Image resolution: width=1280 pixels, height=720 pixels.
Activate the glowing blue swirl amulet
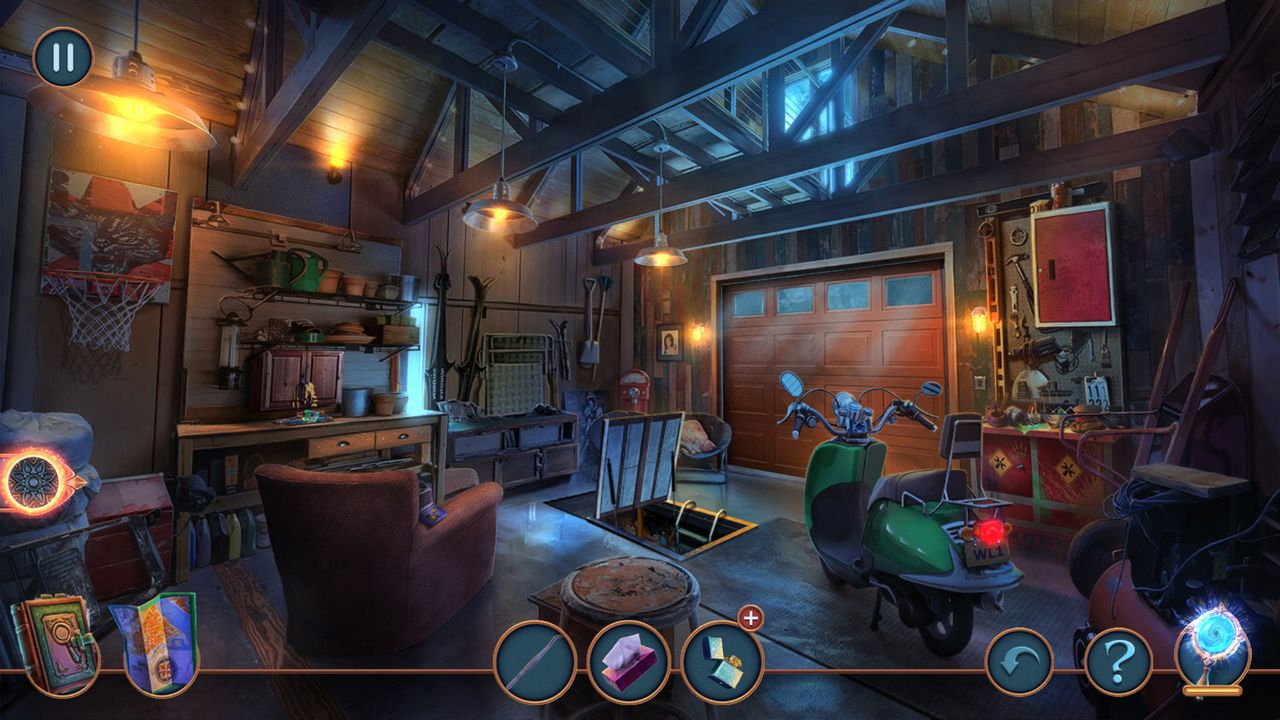coord(1212,645)
